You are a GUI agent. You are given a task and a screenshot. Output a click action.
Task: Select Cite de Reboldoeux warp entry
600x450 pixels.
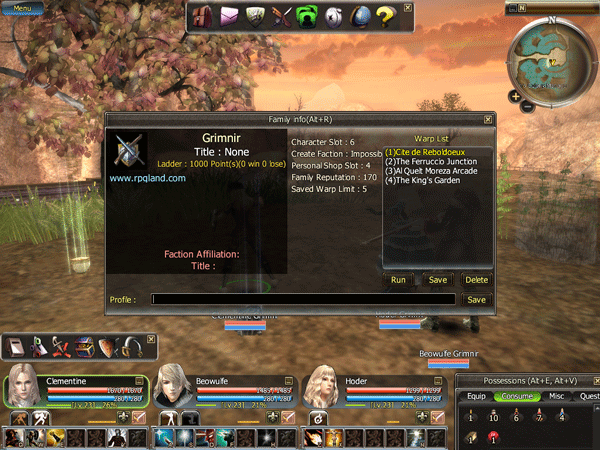pyautogui.click(x=419, y=152)
